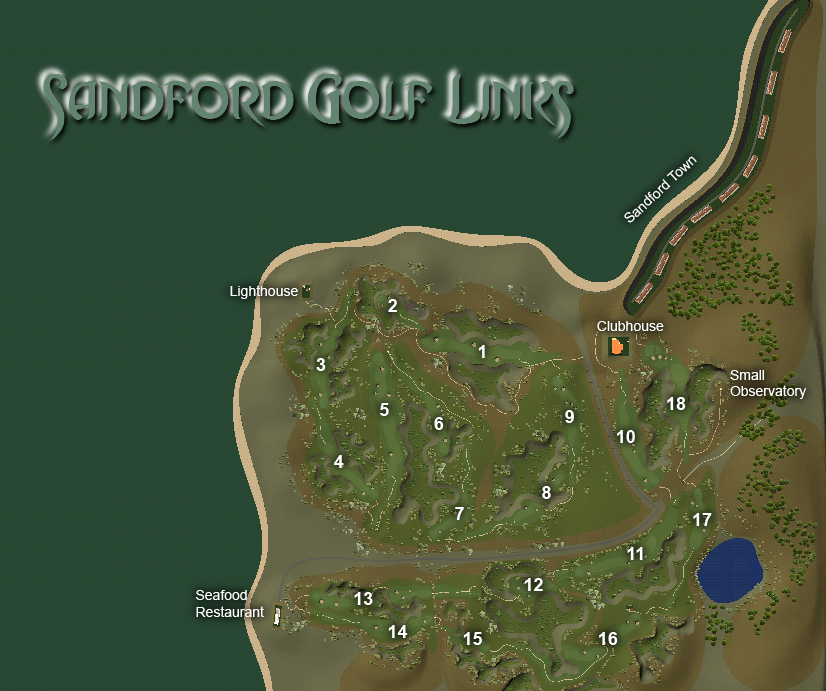Select hole 1 marker on the course map
The width and height of the screenshot is (826, 691).
pyautogui.click(x=482, y=351)
